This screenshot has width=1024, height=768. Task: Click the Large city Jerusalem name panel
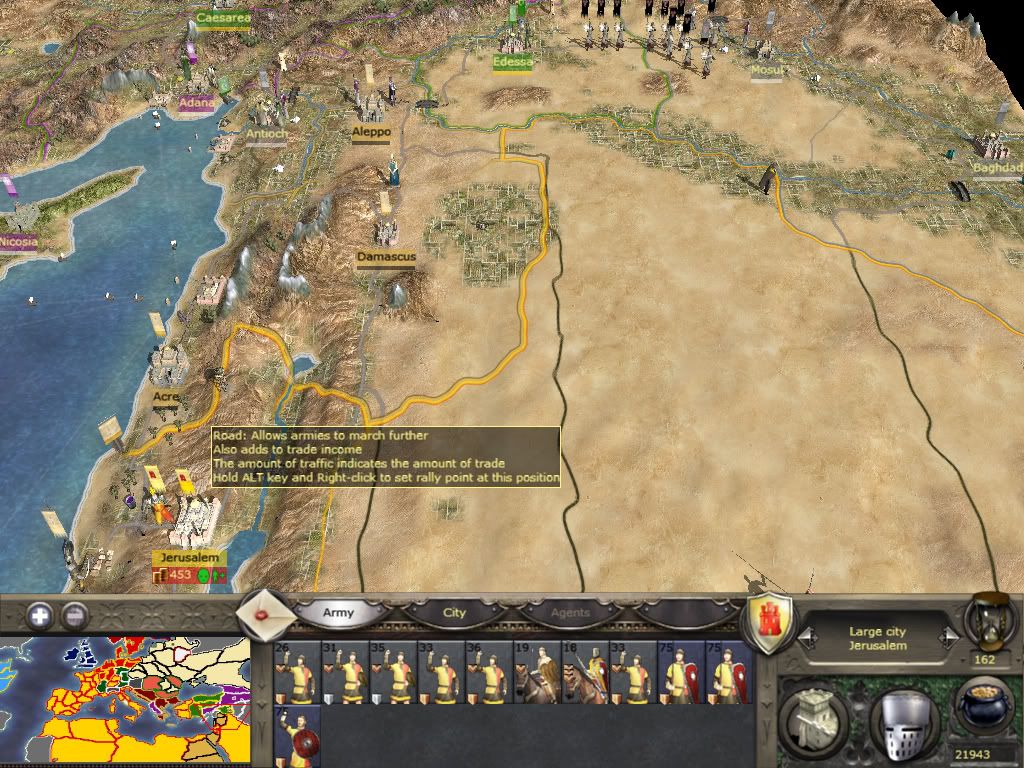[x=879, y=638]
